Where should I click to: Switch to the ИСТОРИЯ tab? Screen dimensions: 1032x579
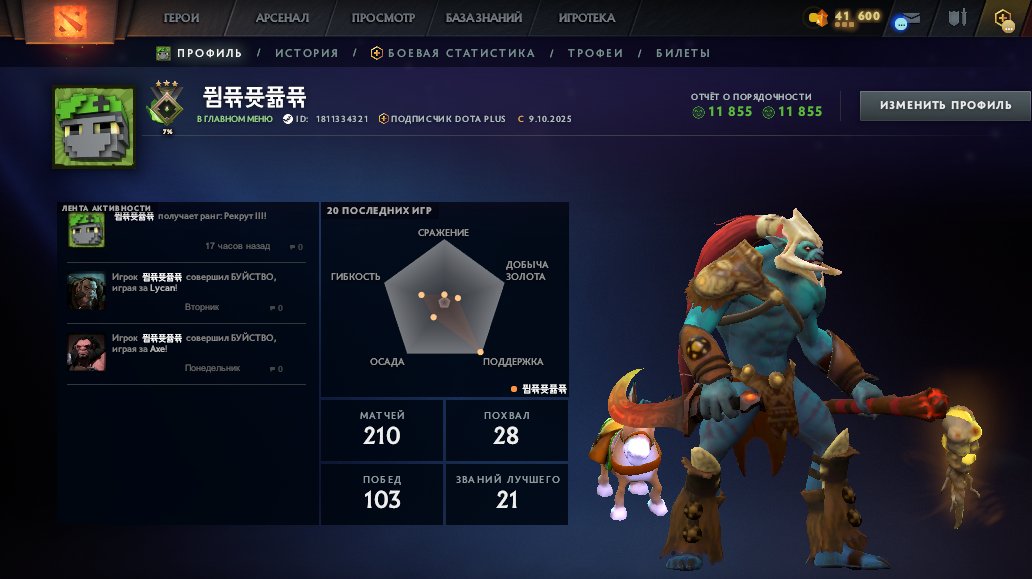[307, 53]
